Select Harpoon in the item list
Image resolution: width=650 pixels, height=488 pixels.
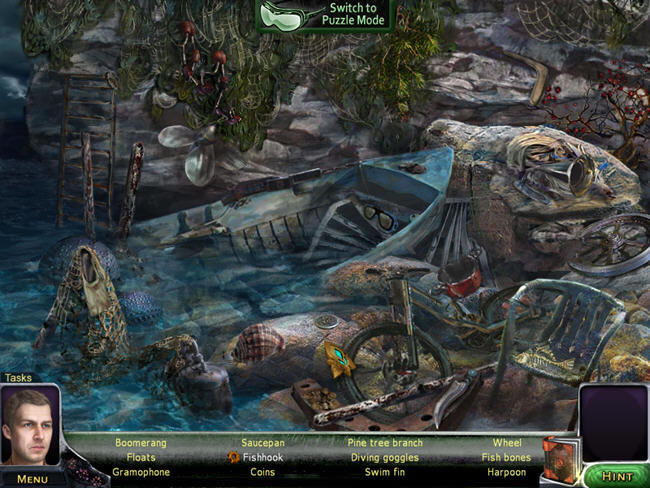point(506,472)
